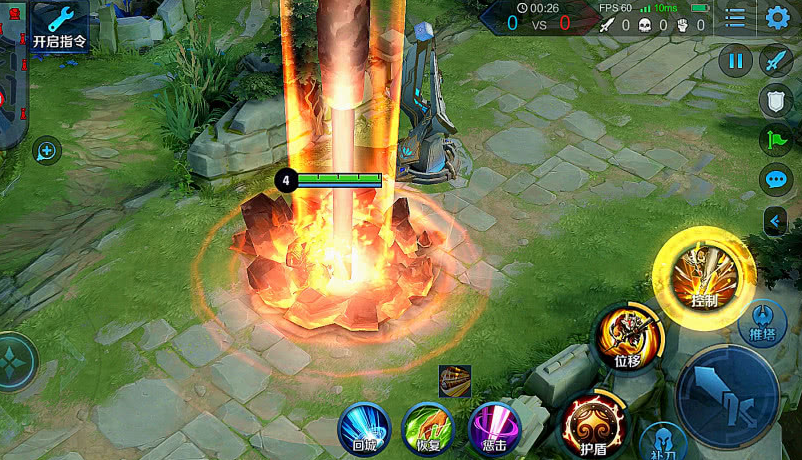Screen dimensions: 802x460
Task: Use the 回城 recall spell
Action: [364, 428]
